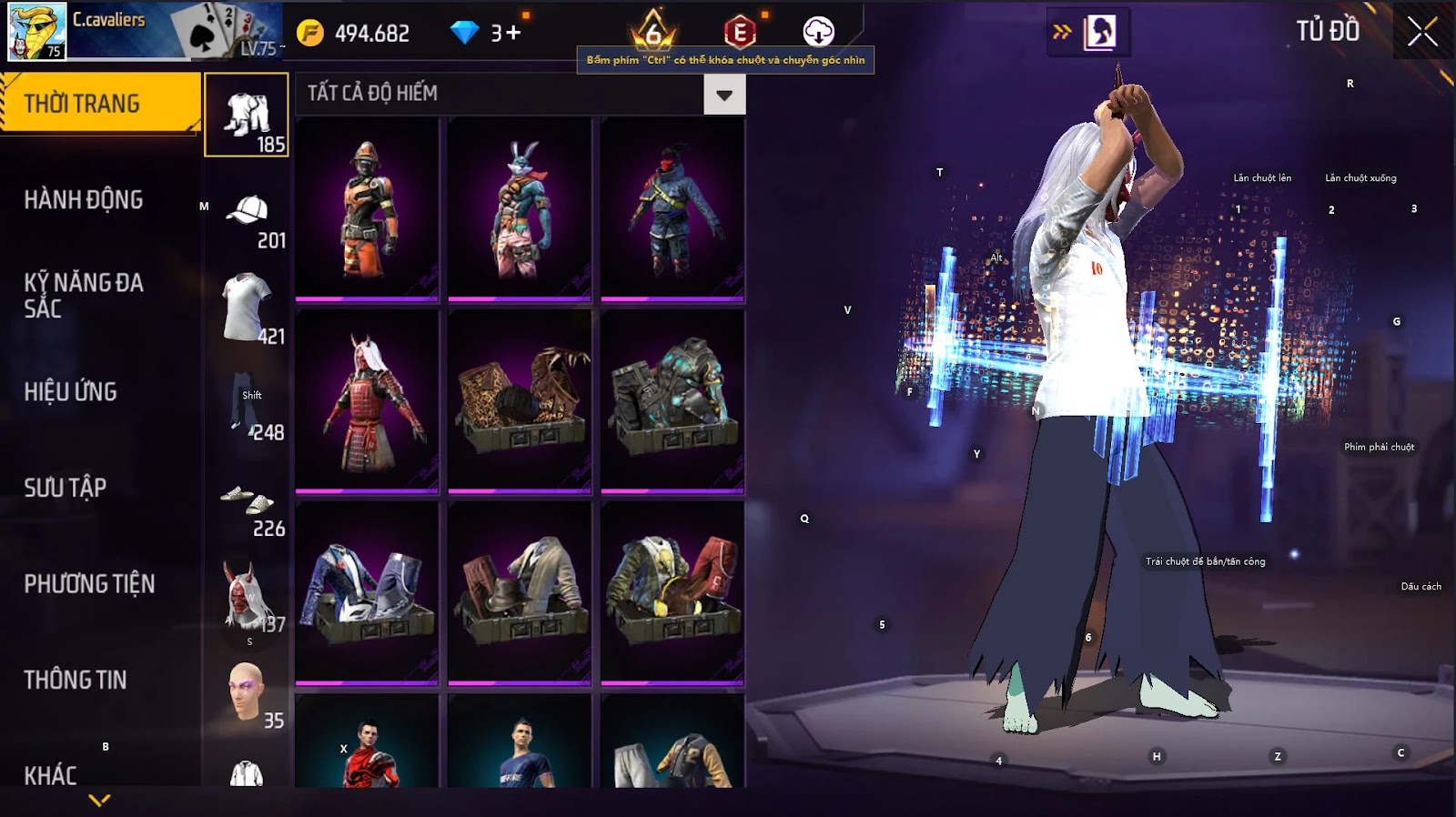The width and height of the screenshot is (1456, 817).
Task: Pick the slippers footwear category
Action: pyautogui.click(x=247, y=500)
